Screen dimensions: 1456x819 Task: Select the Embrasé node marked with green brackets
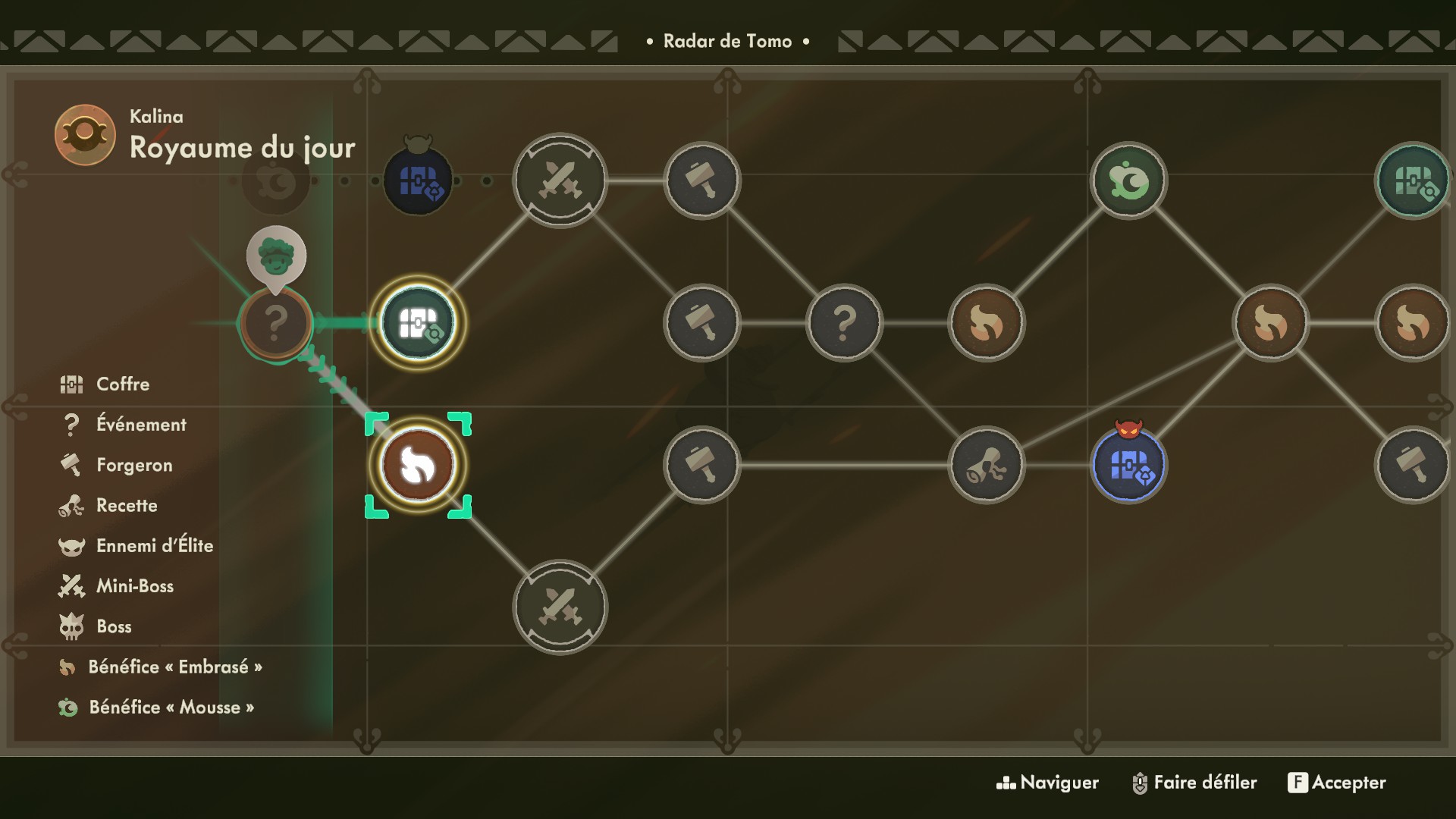click(418, 465)
